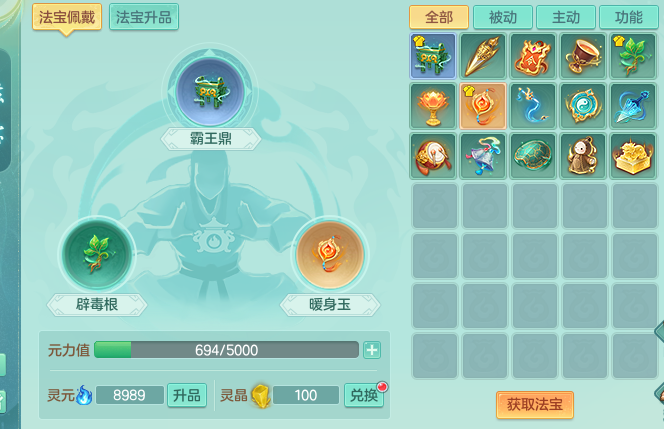The width and height of the screenshot is (664, 429).
Task: Choose the equipped 暖身玉 slot
Action: [330, 254]
